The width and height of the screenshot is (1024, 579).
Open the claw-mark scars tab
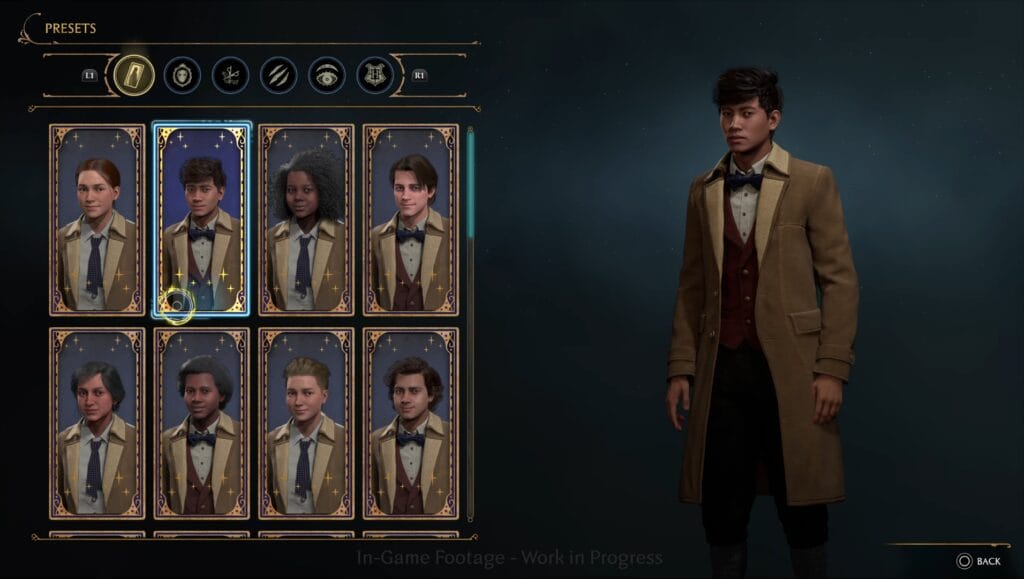(x=279, y=75)
